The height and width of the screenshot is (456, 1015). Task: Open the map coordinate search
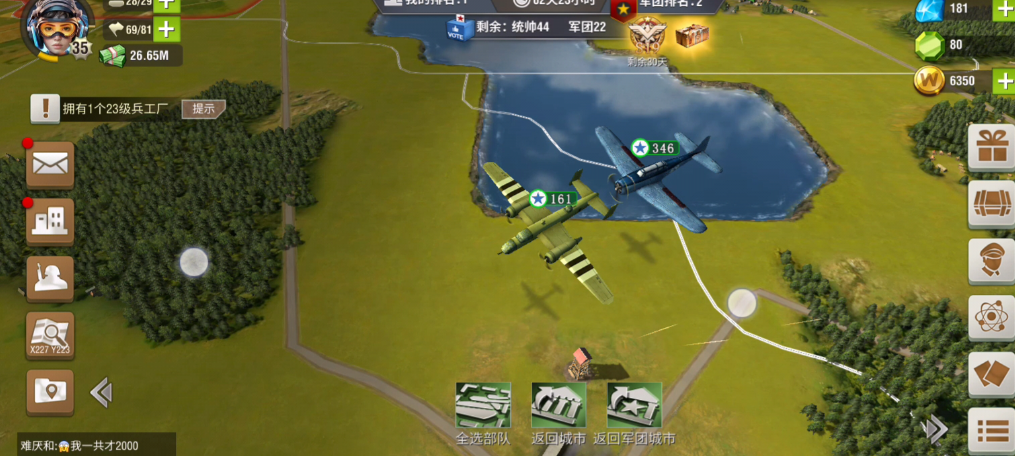pyautogui.click(x=50, y=335)
